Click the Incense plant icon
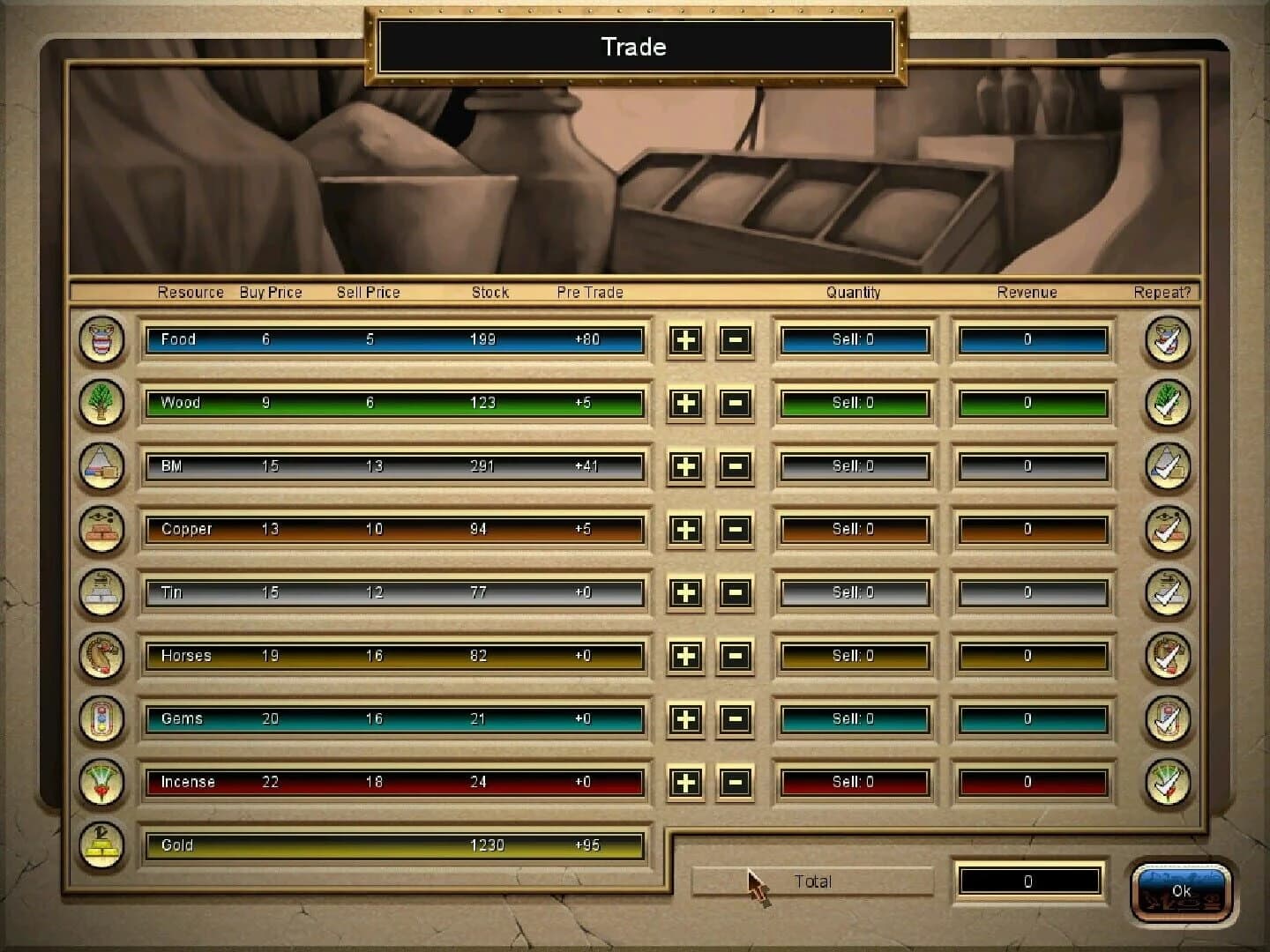 coord(100,782)
